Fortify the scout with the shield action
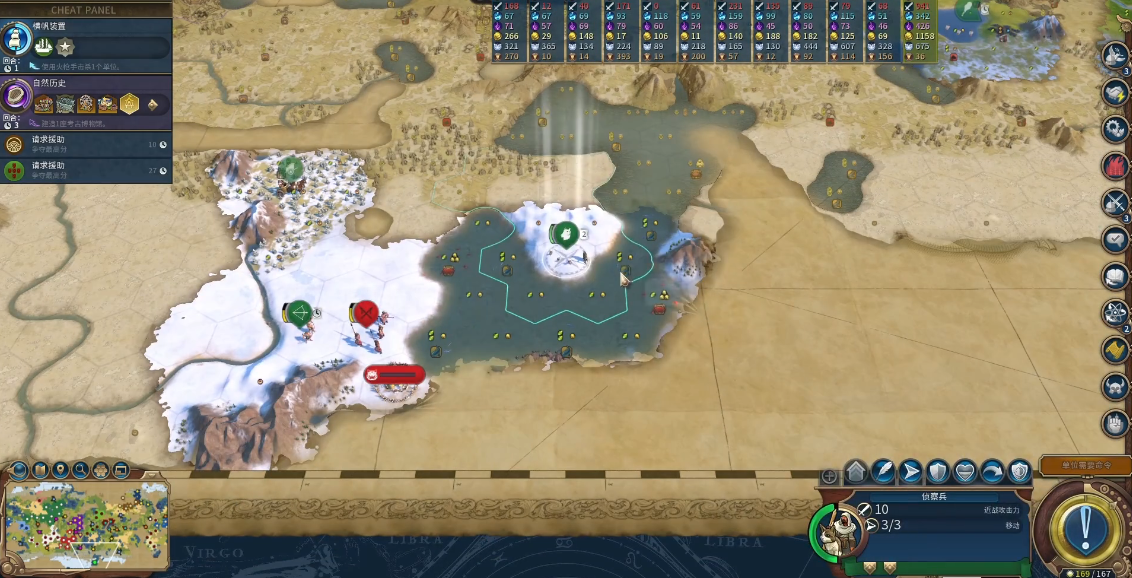Viewport: 1132px width, 578px height. 938,471
